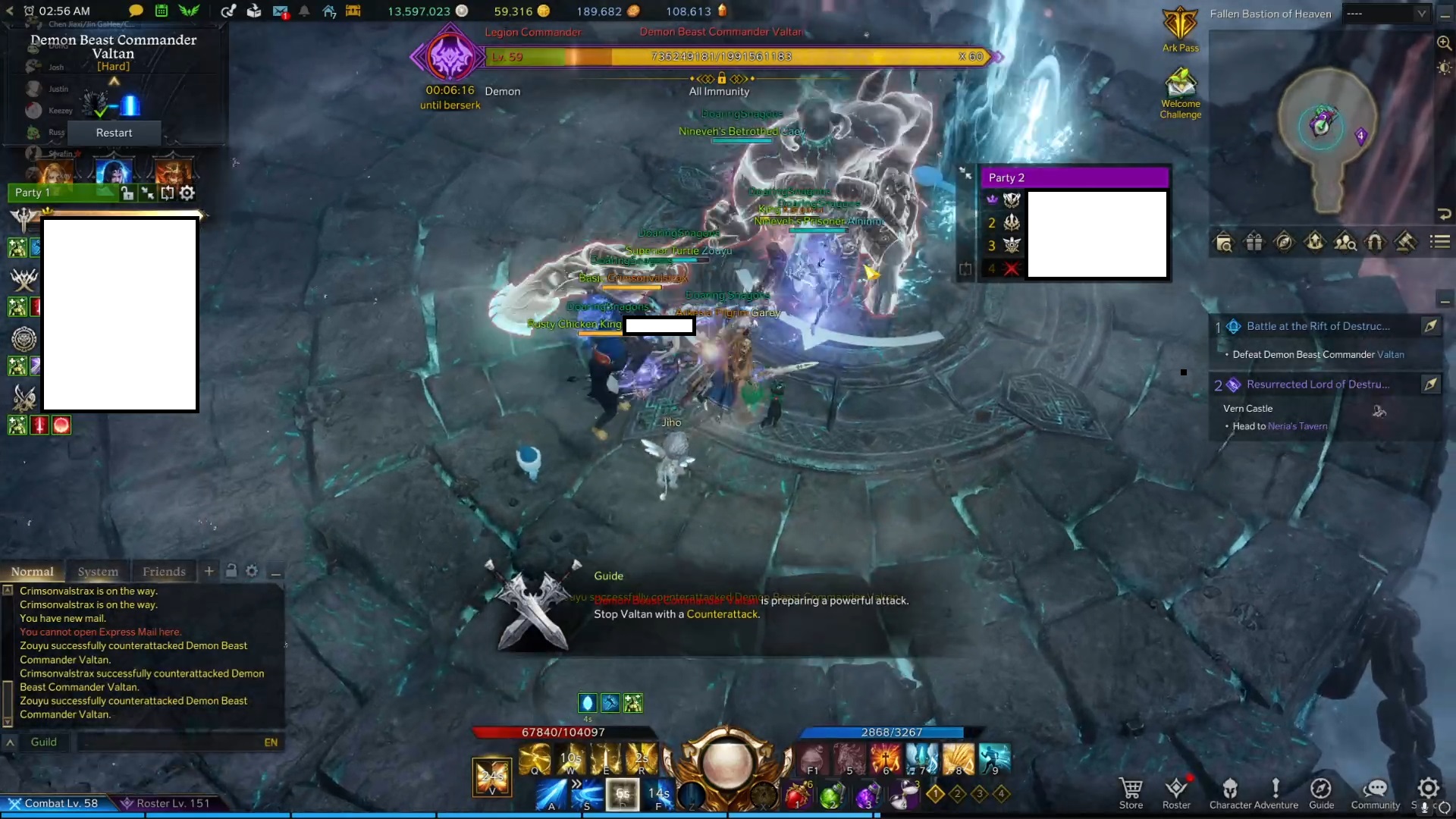
Task: Open the gift-box product inventory icon
Action: coord(1254,242)
